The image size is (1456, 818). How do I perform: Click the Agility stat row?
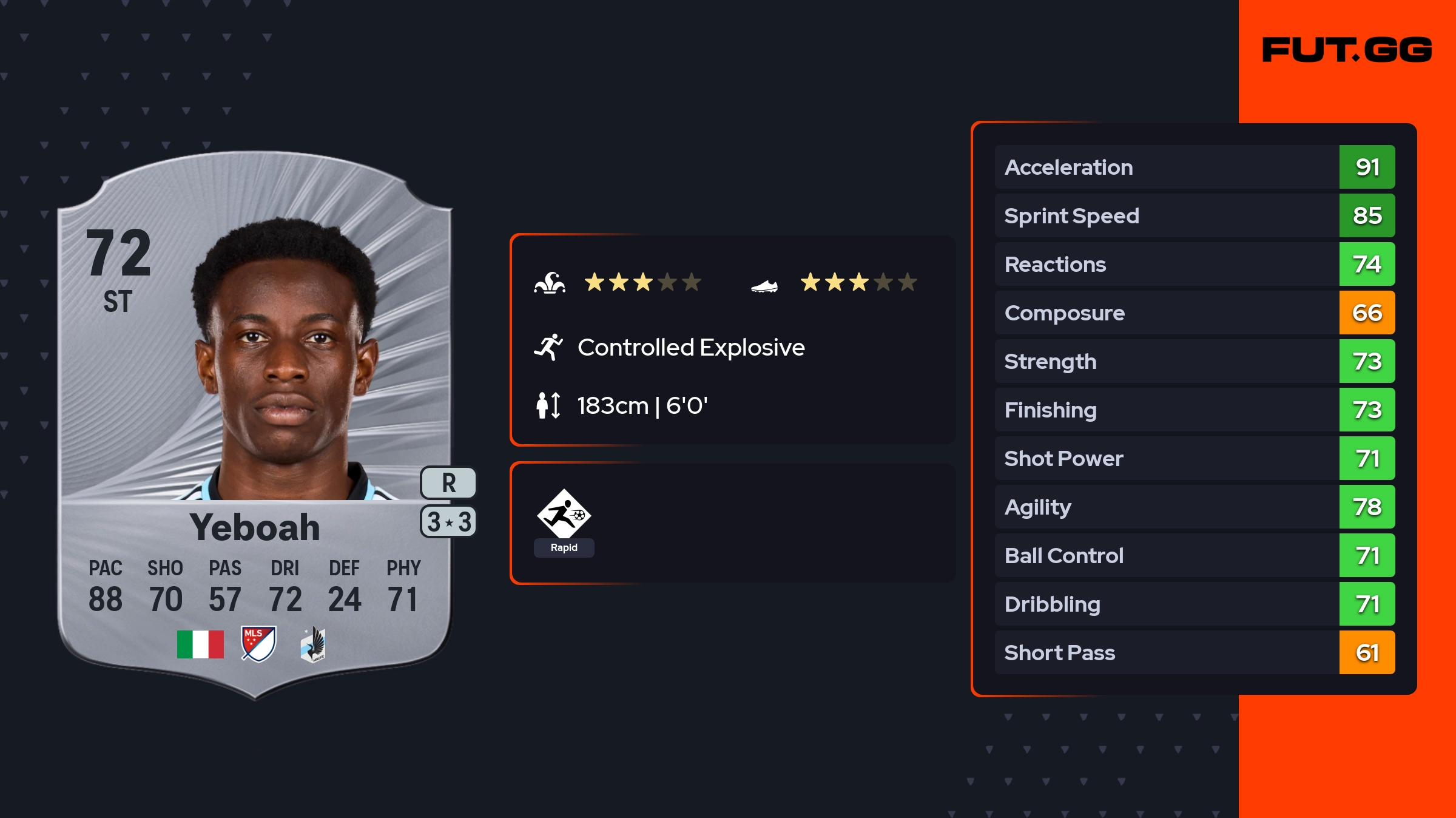tap(1195, 507)
